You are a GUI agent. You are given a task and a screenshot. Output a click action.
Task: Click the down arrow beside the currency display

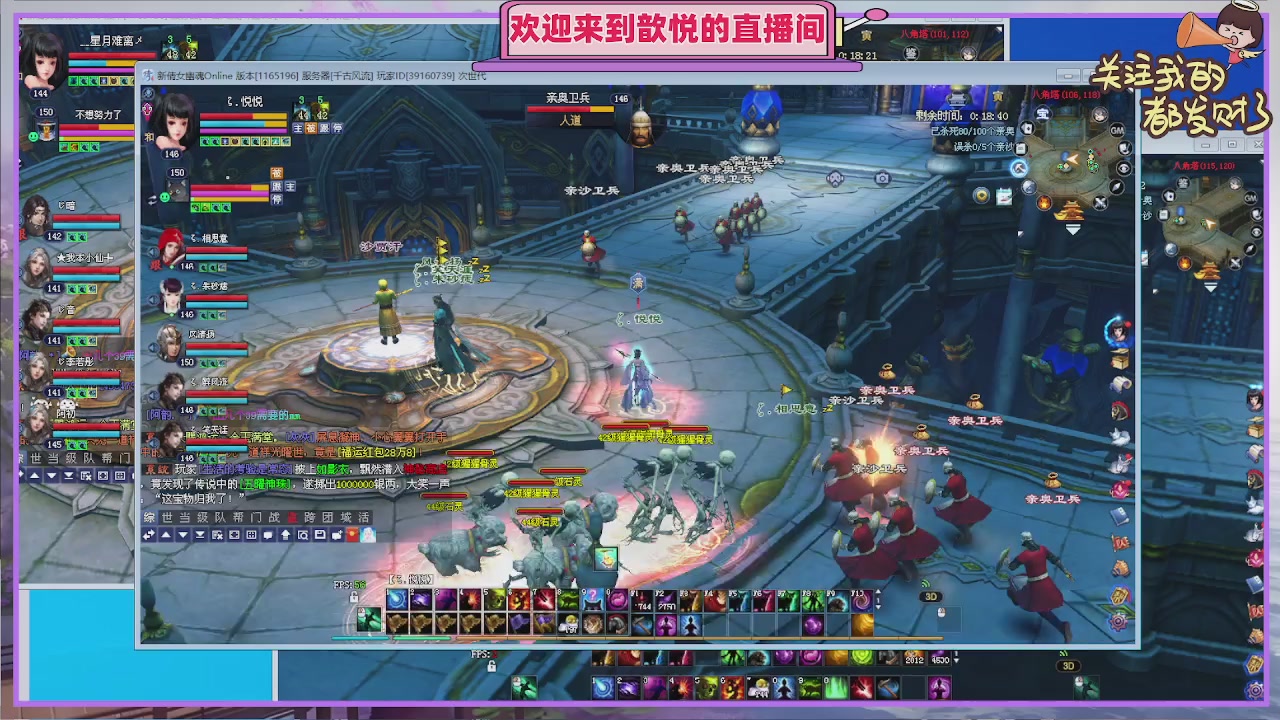[957, 659]
